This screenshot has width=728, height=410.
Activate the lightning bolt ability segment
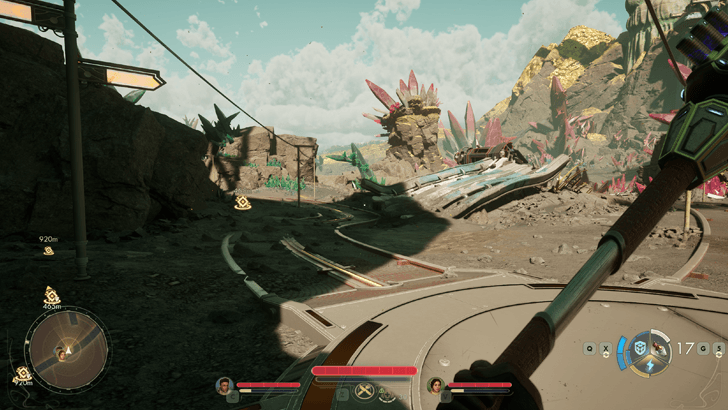tap(651, 365)
